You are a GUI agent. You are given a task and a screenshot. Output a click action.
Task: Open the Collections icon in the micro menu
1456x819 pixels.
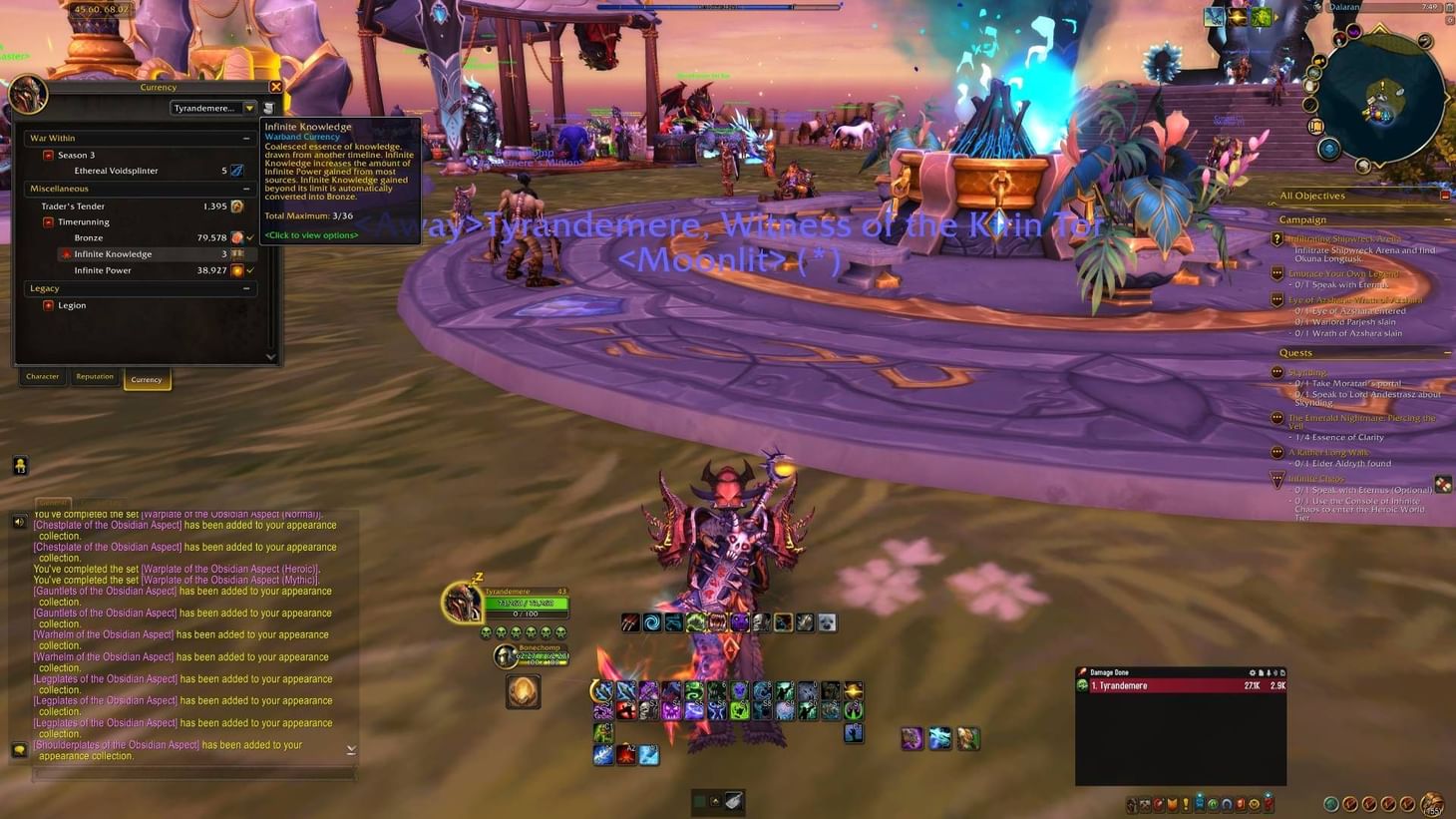[x=1227, y=804]
